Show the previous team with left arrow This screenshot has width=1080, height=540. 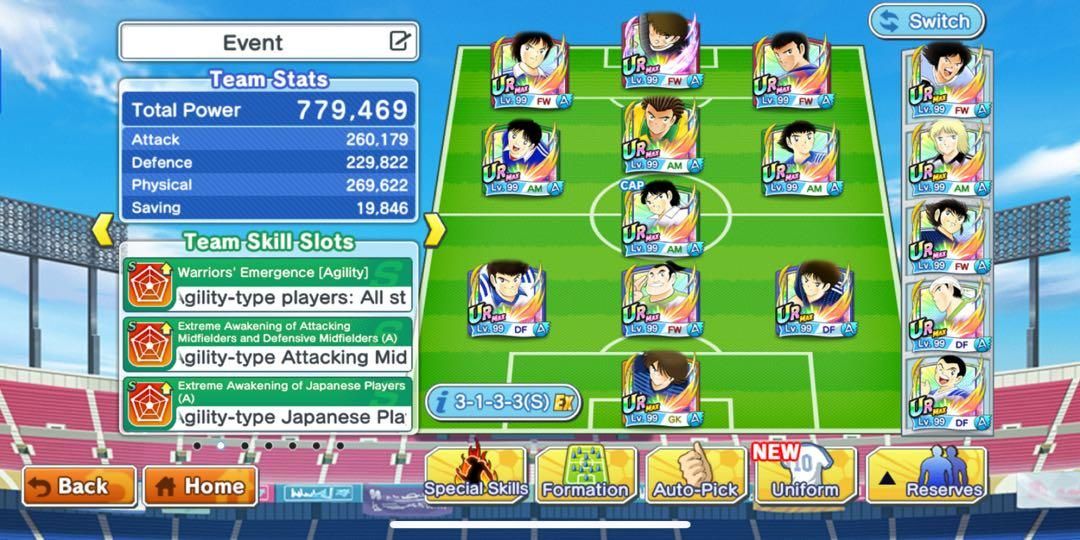103,231
